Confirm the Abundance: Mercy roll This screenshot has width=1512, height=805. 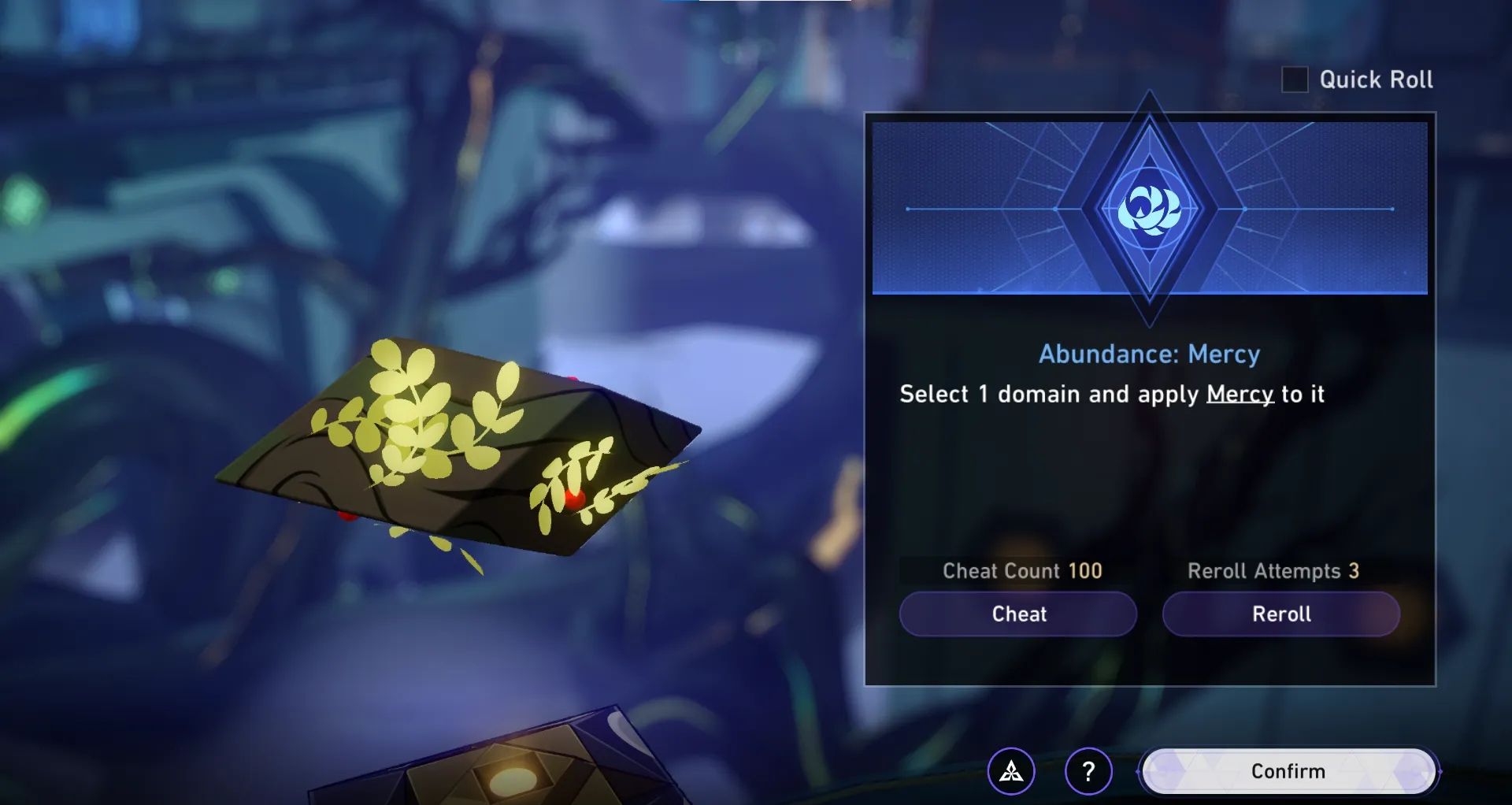pyautogui.click(x=1288, y=771)
